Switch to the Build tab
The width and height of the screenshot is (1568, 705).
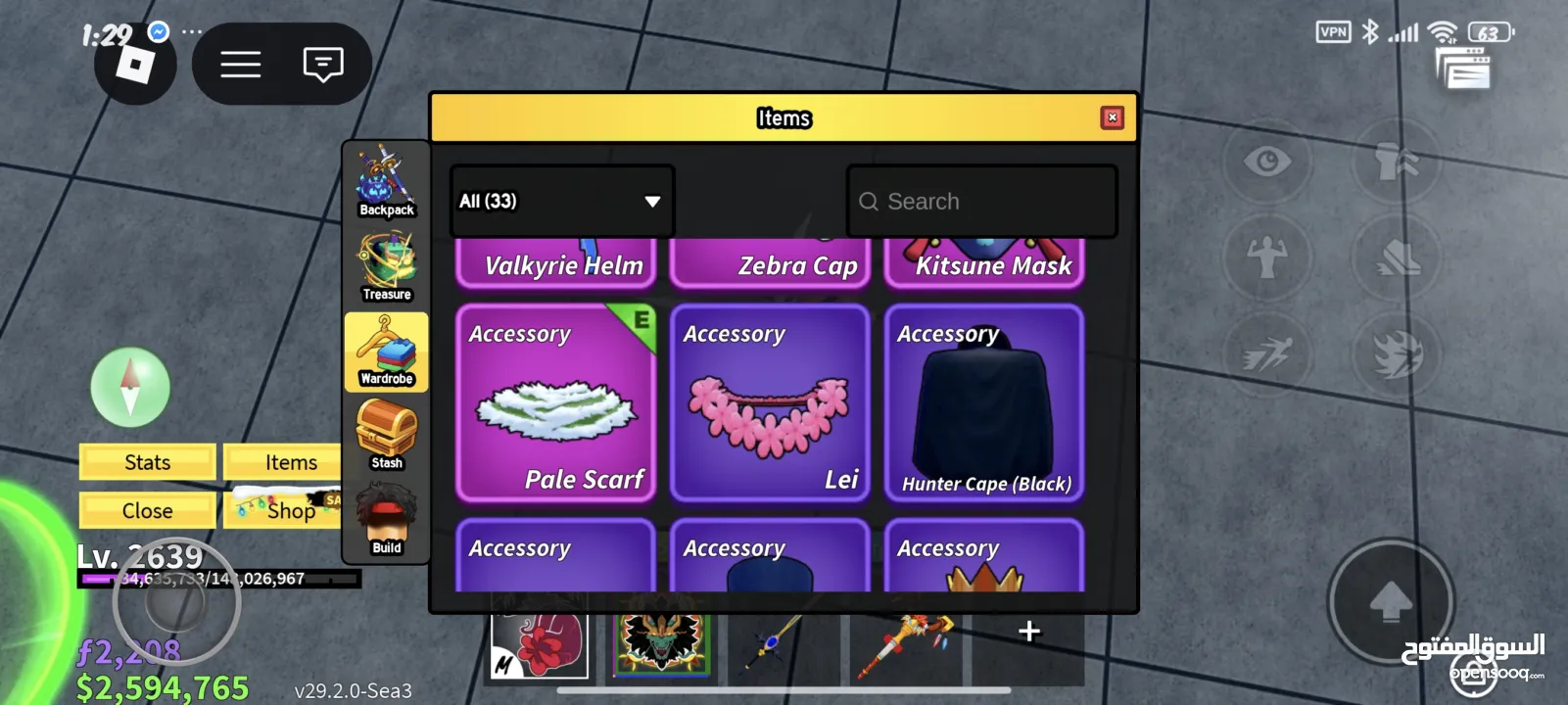(x=386, y=521)
